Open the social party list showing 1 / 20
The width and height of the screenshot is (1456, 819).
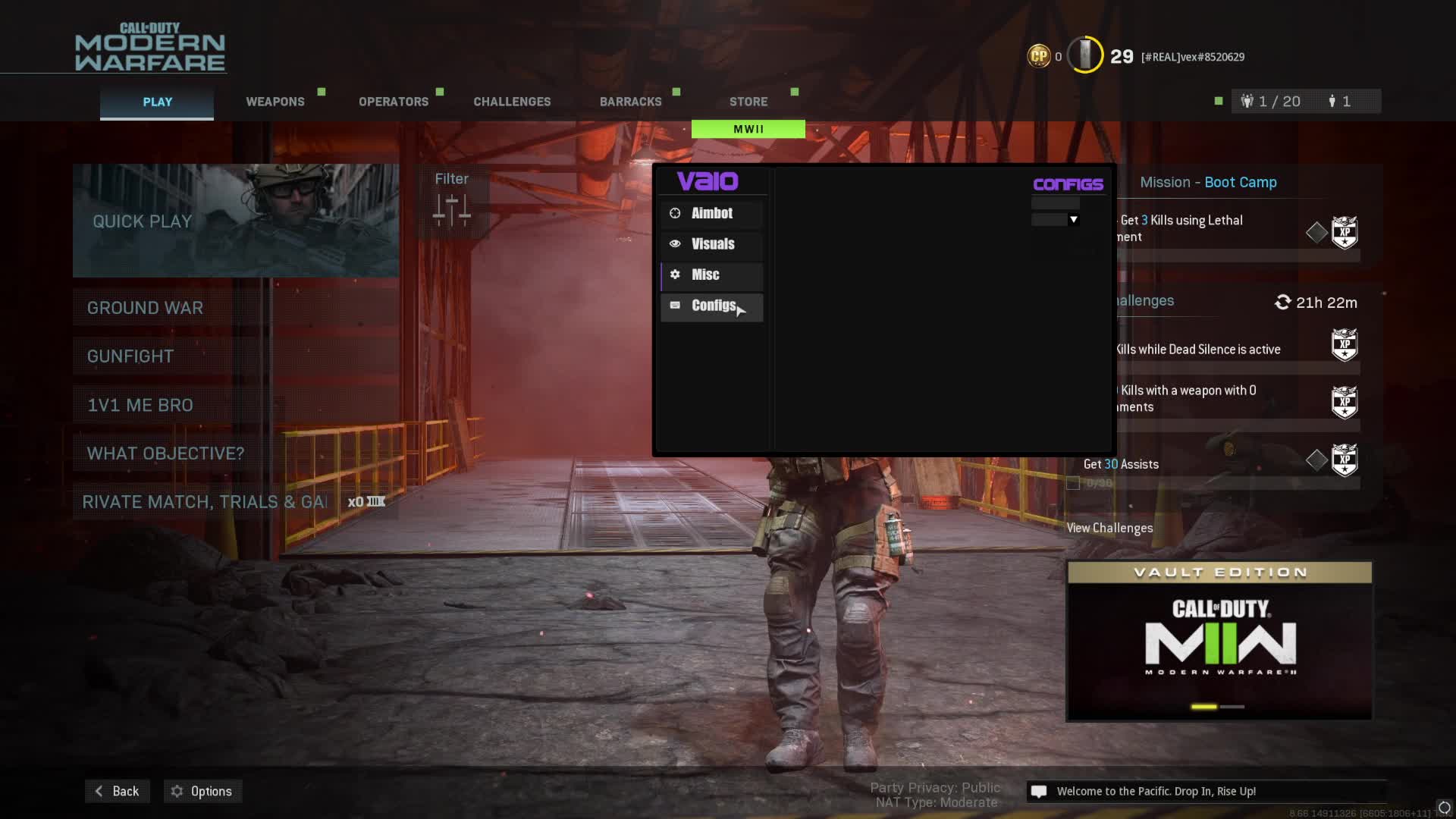1272,102
